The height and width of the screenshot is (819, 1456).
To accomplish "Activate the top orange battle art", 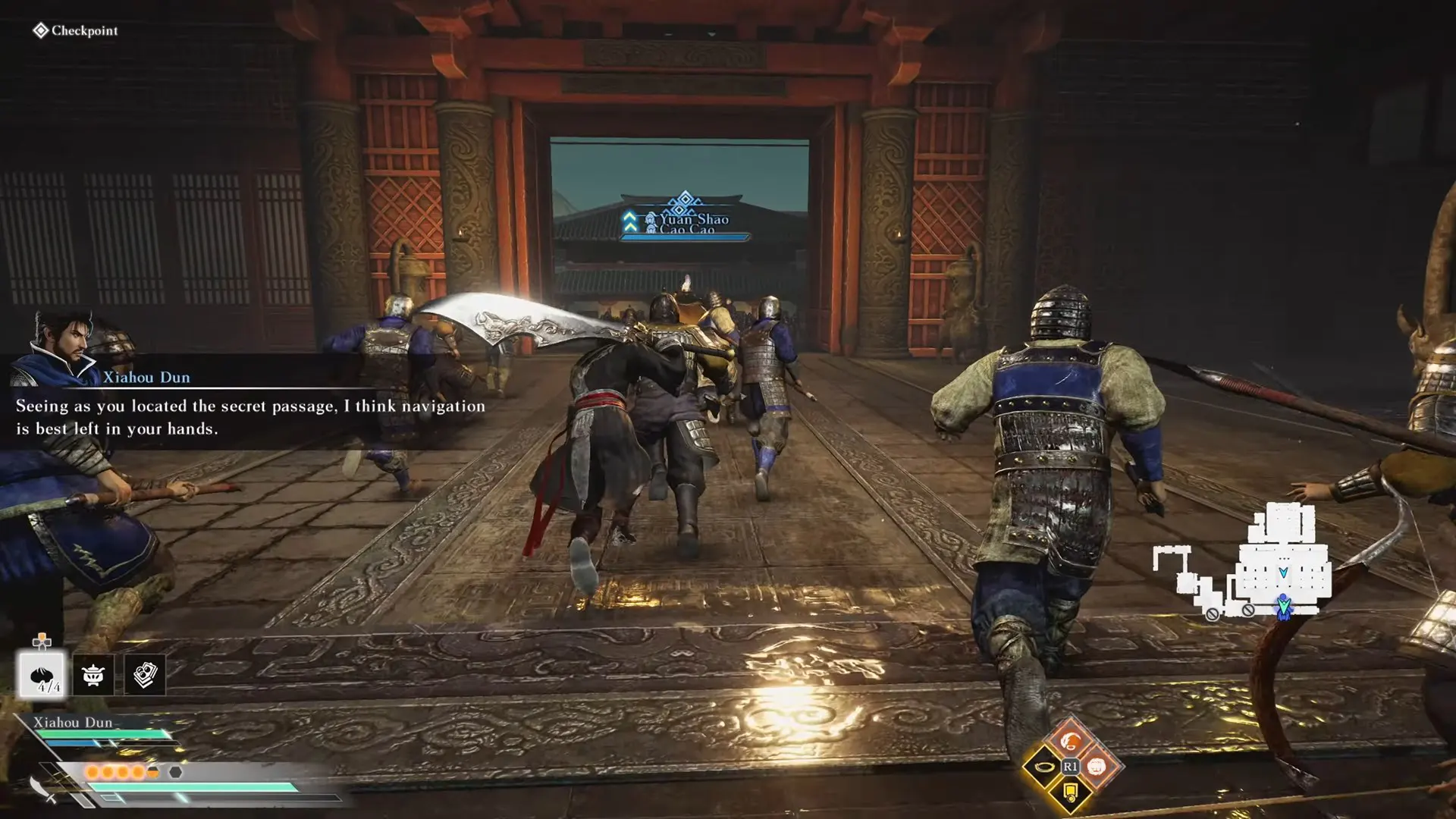I will [1070, 739].
